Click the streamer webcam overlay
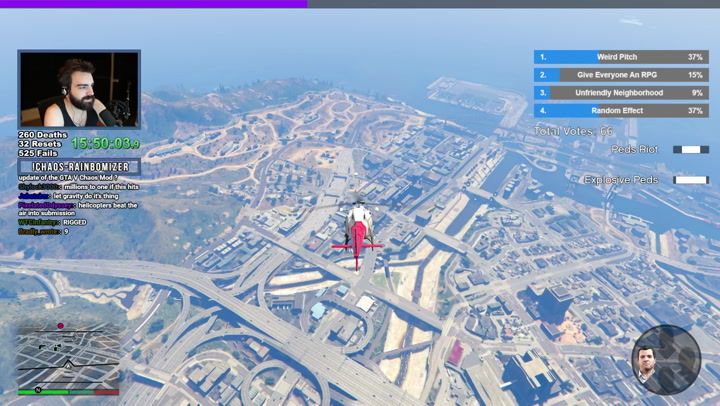Screen dimensions: 720x406 pyautogui.click(x=79, y=90)
